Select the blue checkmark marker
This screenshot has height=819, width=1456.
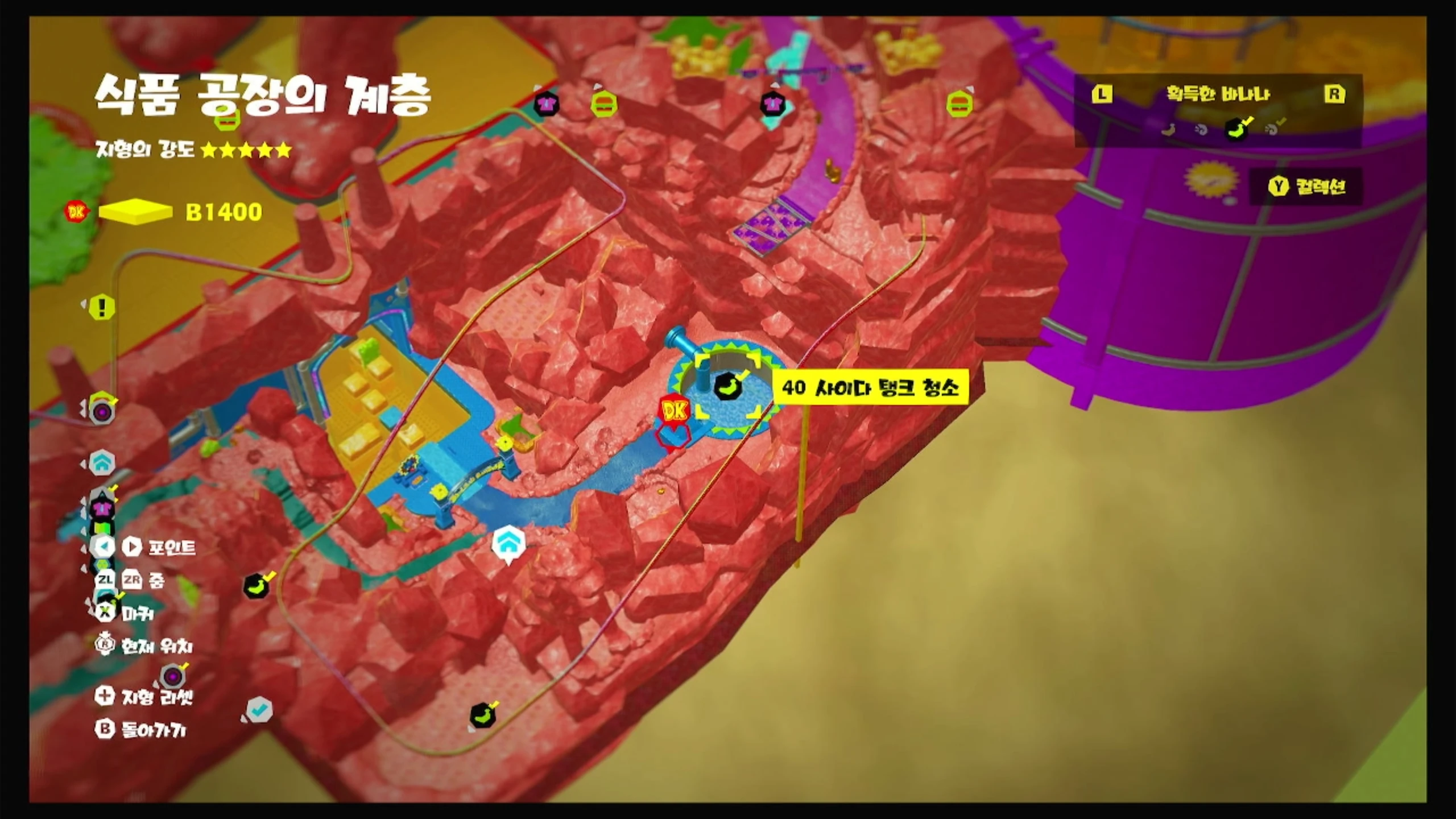tap(260, 709)
